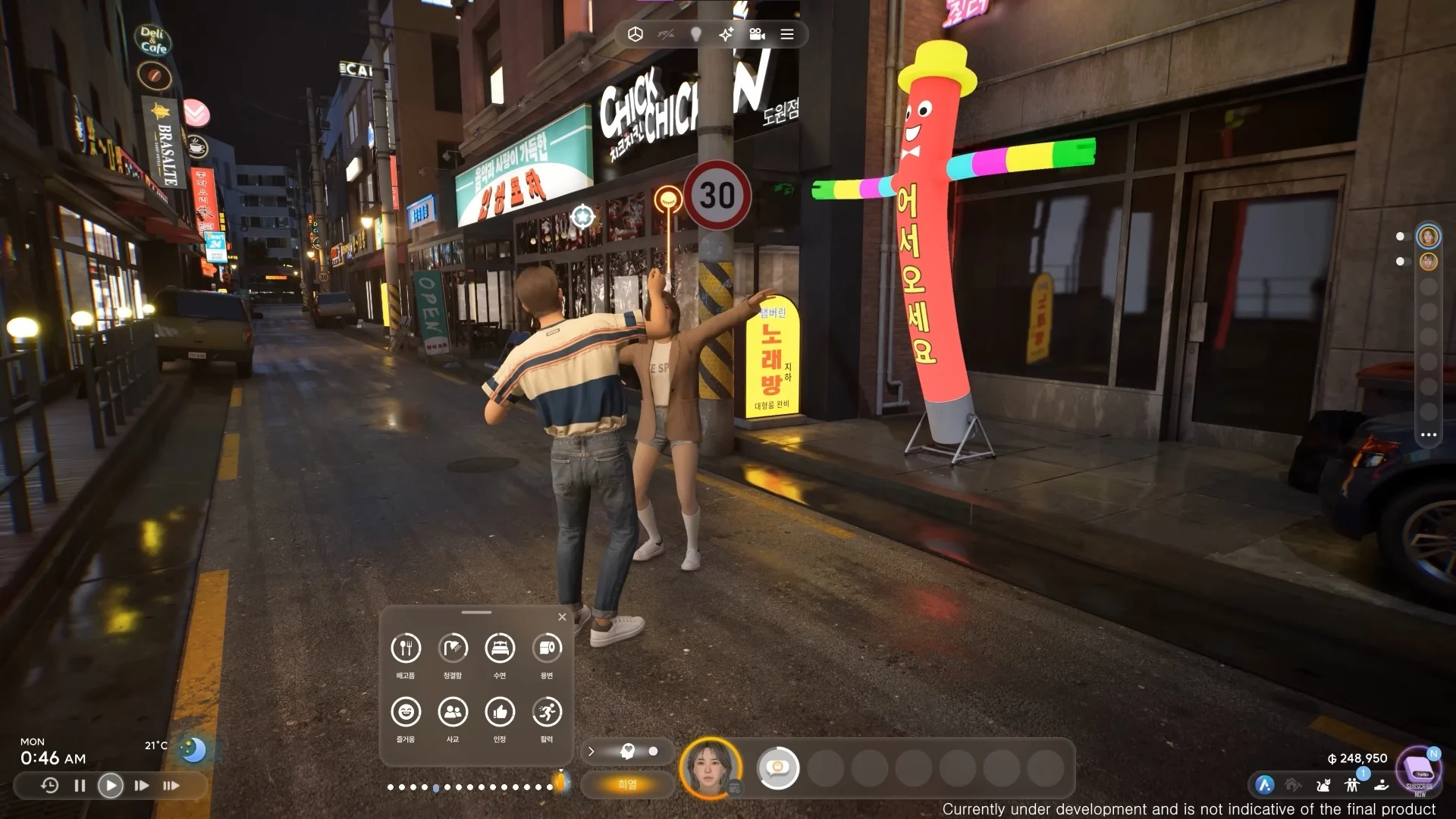Select the queued chat action bubble
Viewport: 1456px width, 819px height.
coord(778,768)
